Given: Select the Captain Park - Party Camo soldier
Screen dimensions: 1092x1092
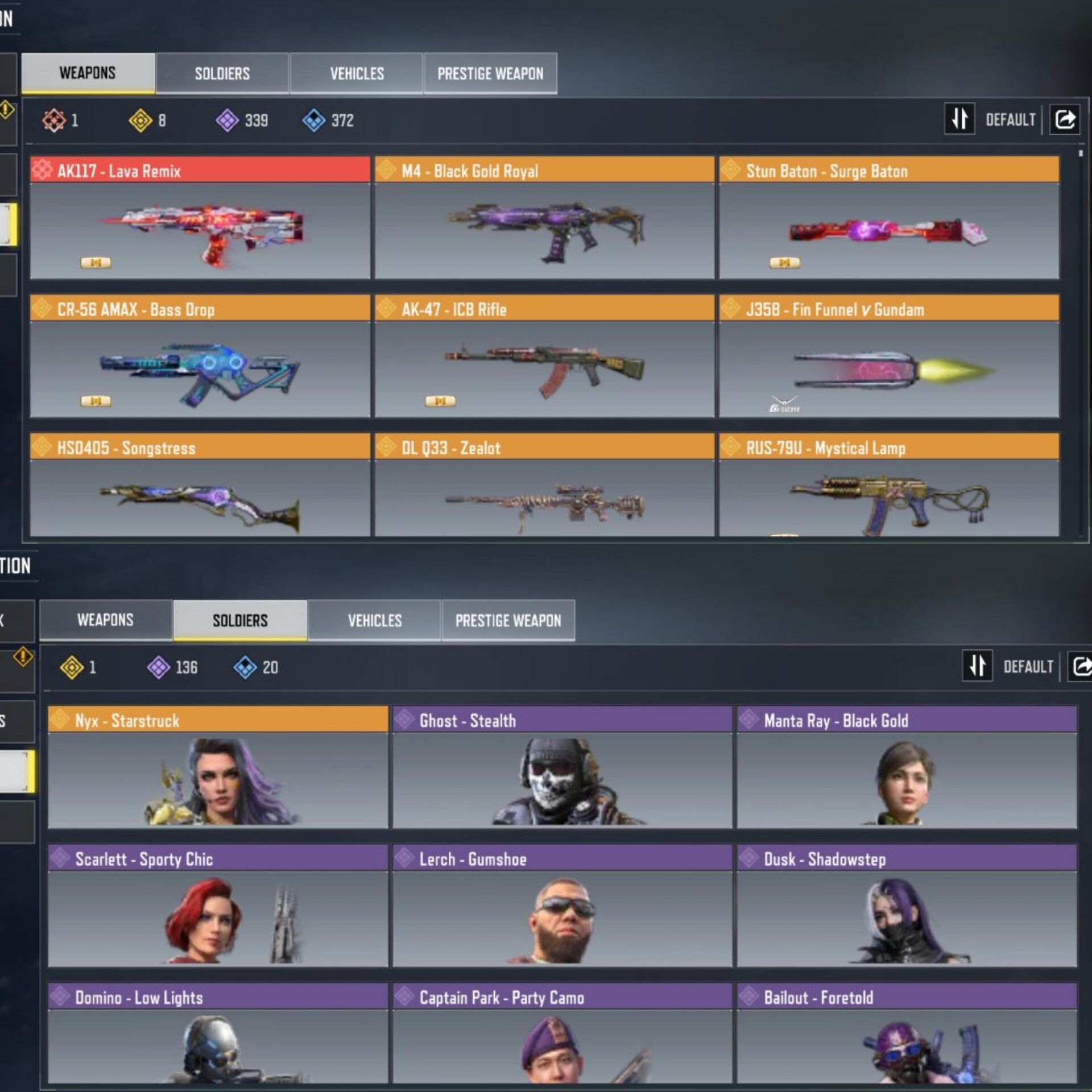Looking at the screenshot, I should (x=562, y=1034).
